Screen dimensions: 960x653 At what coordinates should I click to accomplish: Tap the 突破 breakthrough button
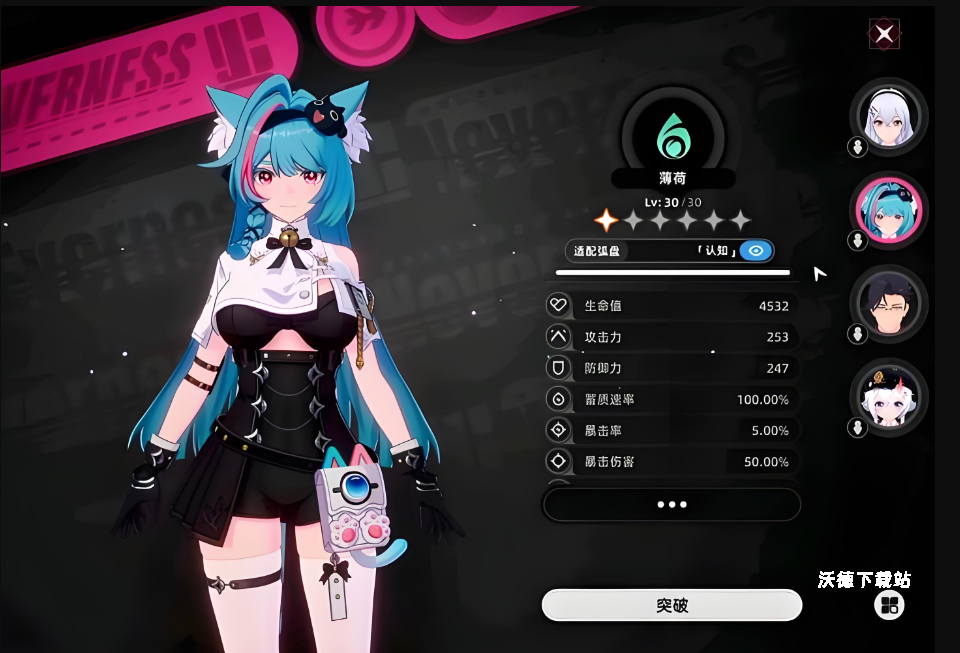coord(672,605)
